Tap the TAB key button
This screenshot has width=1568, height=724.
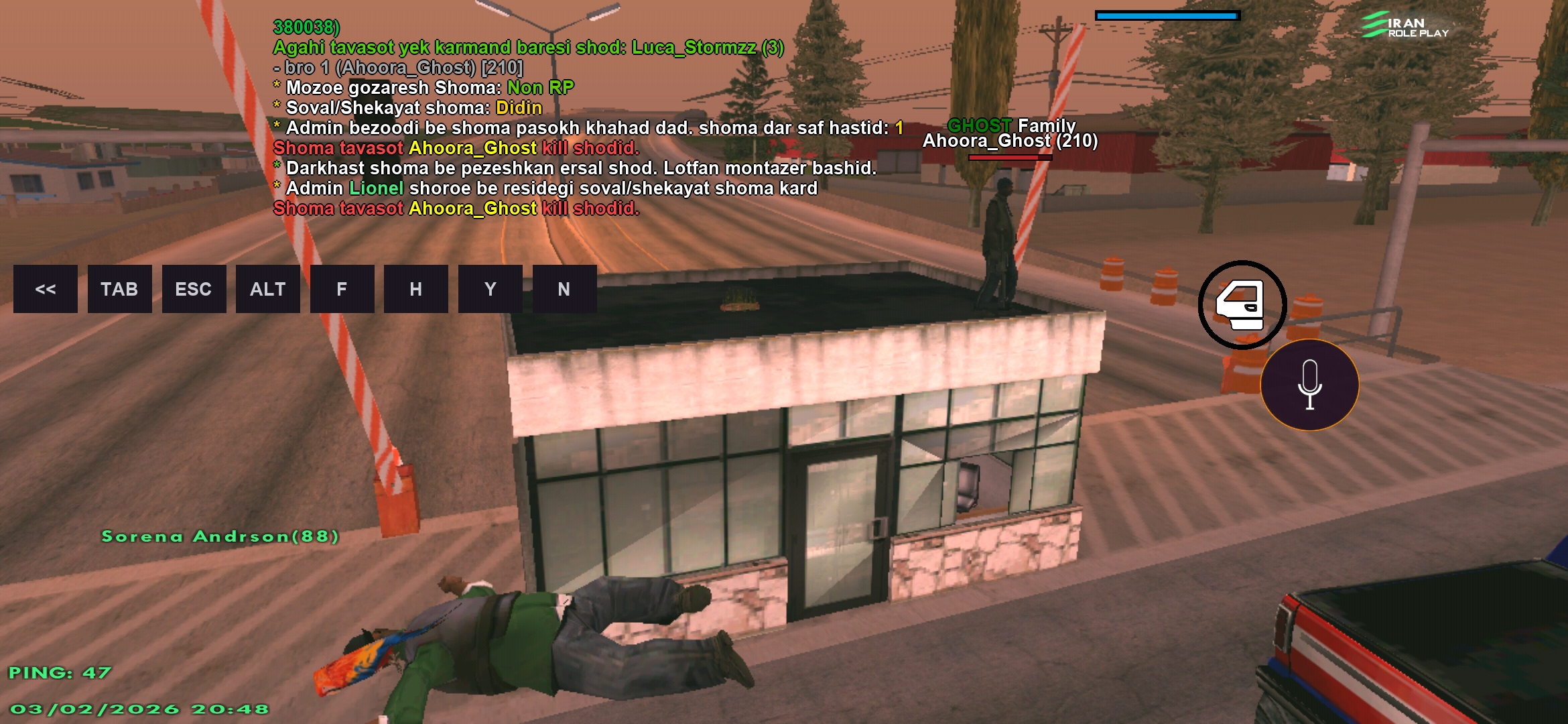point(119,289)
